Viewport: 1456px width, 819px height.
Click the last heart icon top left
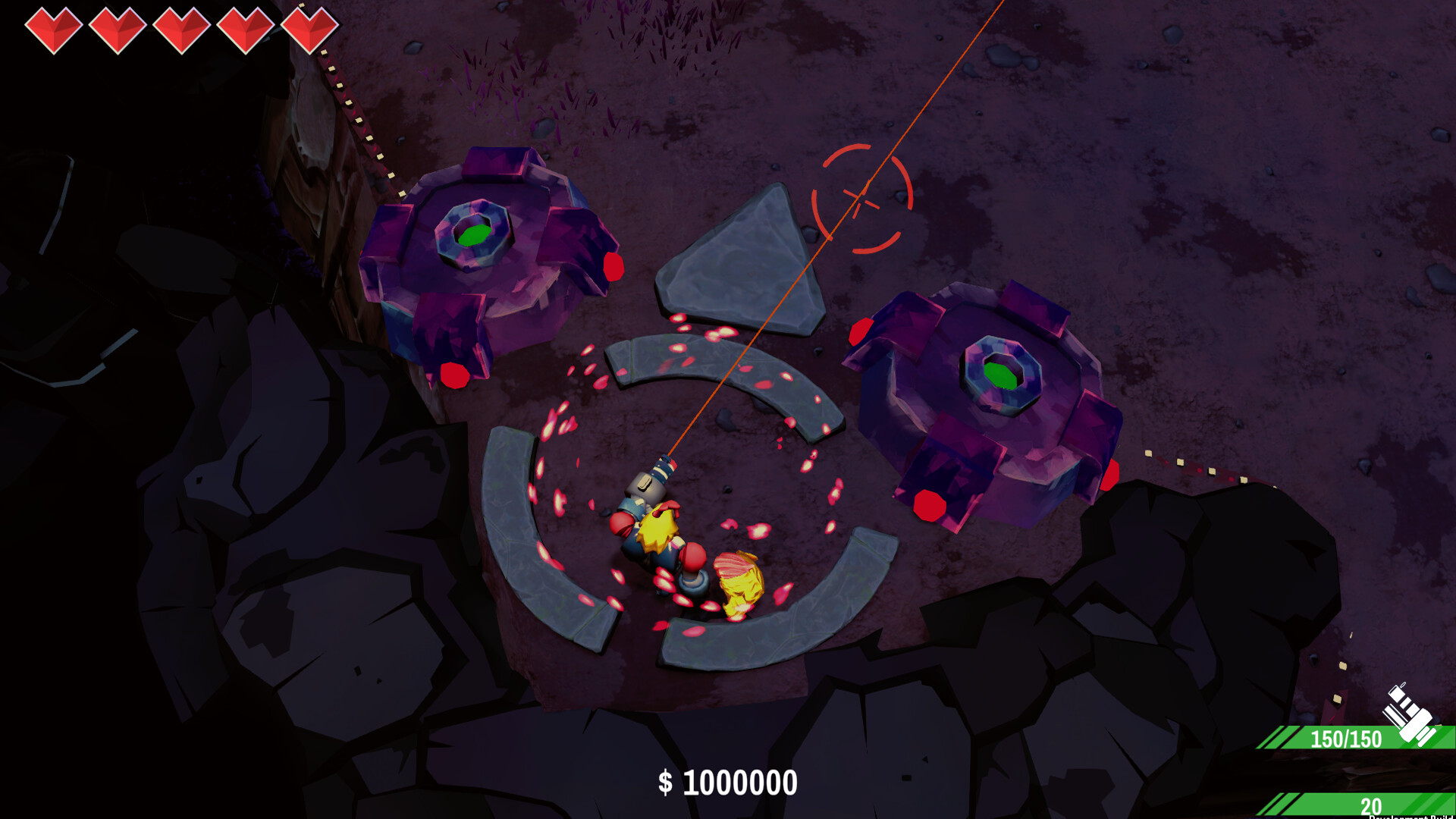pos(310,25)
